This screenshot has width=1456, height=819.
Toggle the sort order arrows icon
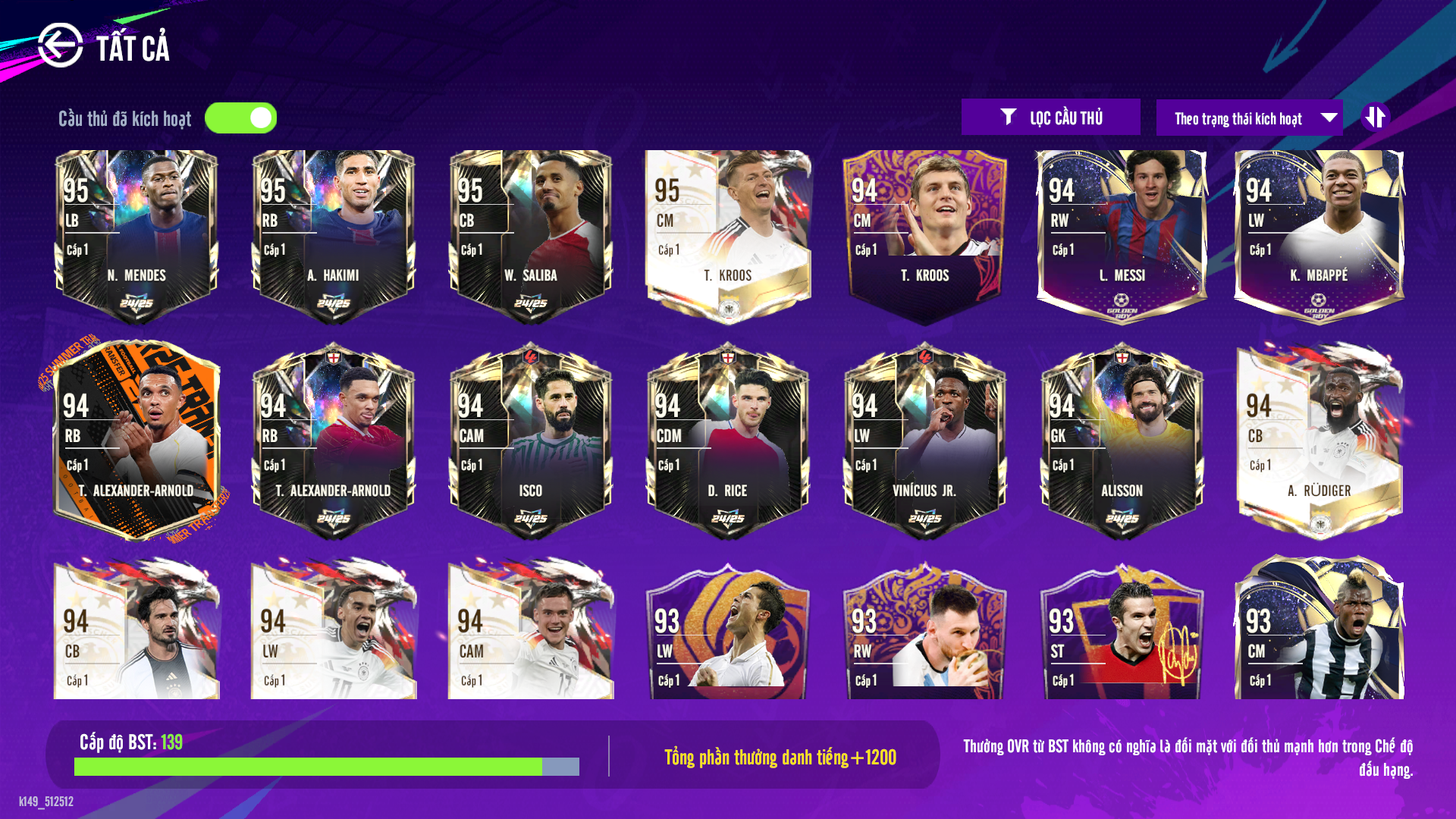coord(1378,117)
